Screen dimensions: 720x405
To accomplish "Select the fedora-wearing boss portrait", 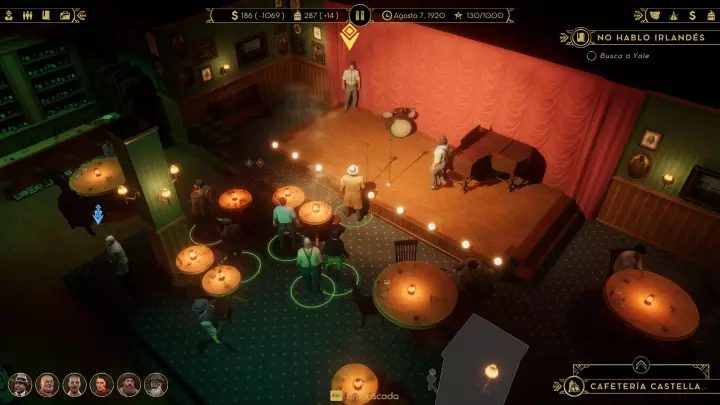I will pos(20,384).
